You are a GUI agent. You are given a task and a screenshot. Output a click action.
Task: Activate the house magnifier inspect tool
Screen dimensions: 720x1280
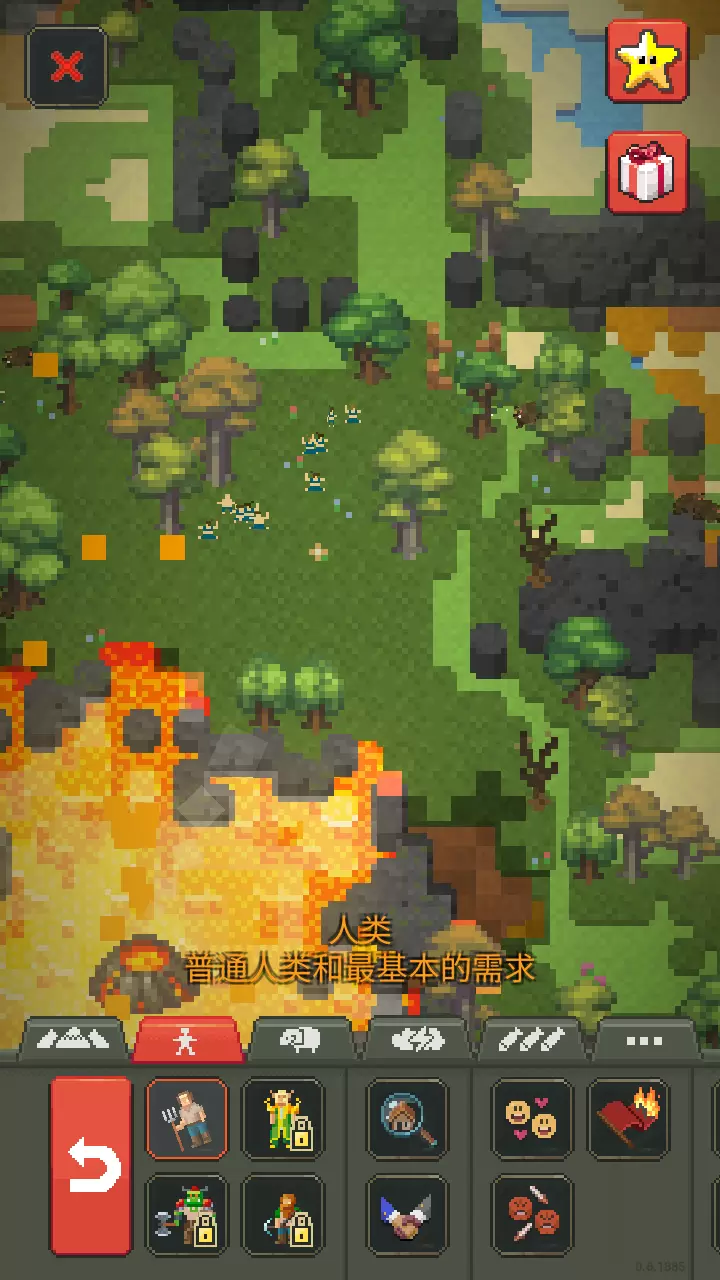pyautogui.click(x=407, y=1118)
